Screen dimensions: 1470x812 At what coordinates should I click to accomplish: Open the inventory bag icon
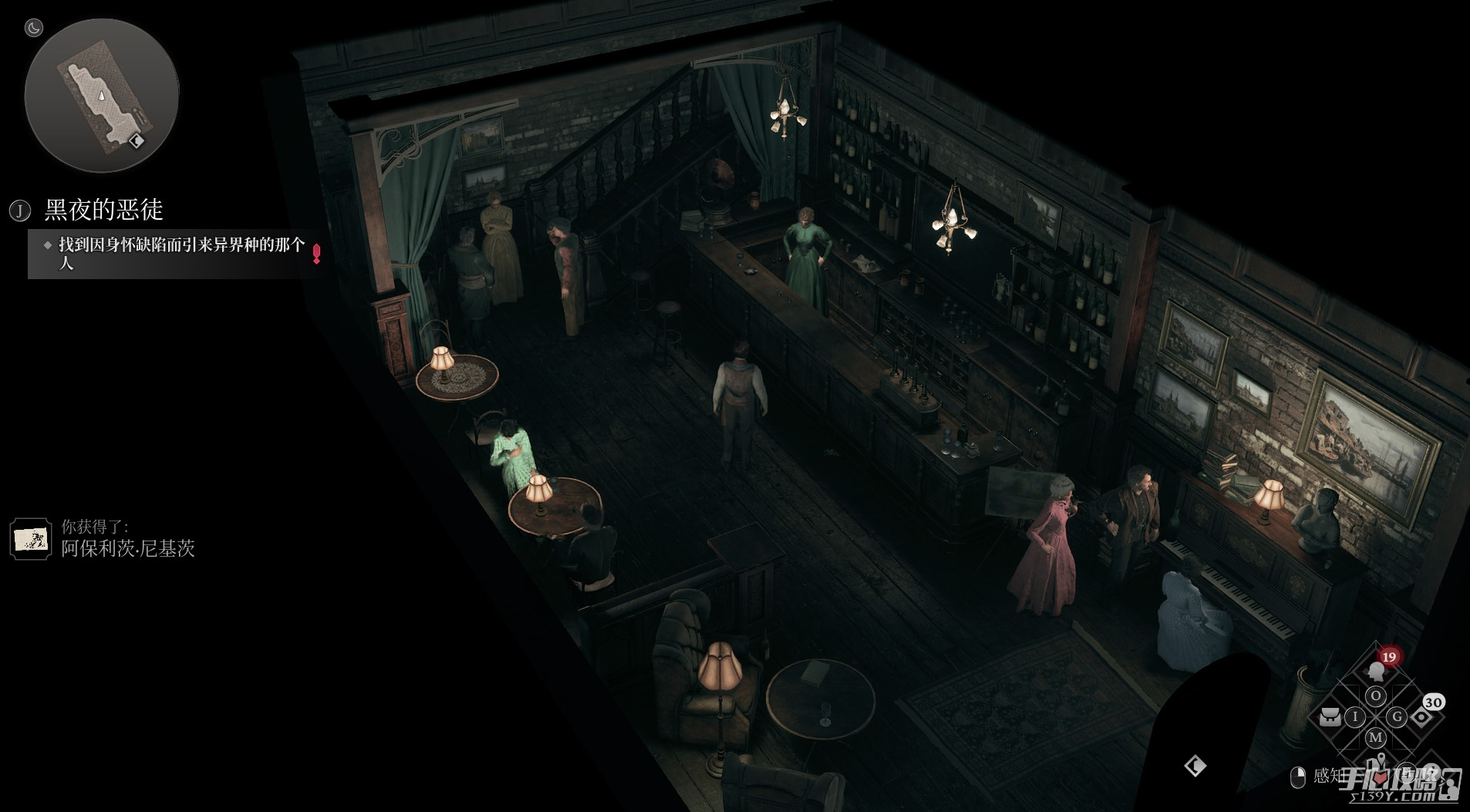(1330, 717)
